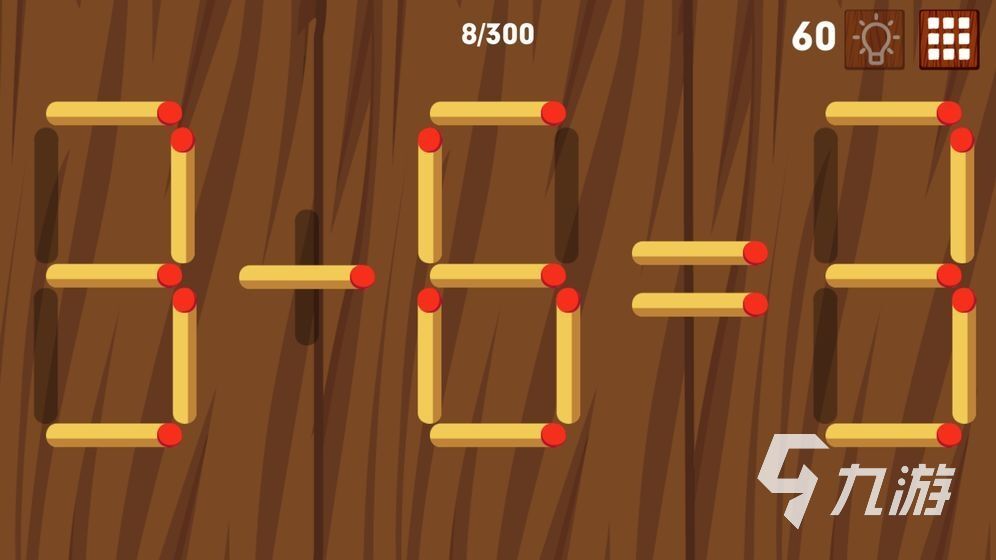
Task: Open the lightbulb hint button
Action: coord(874,39)
